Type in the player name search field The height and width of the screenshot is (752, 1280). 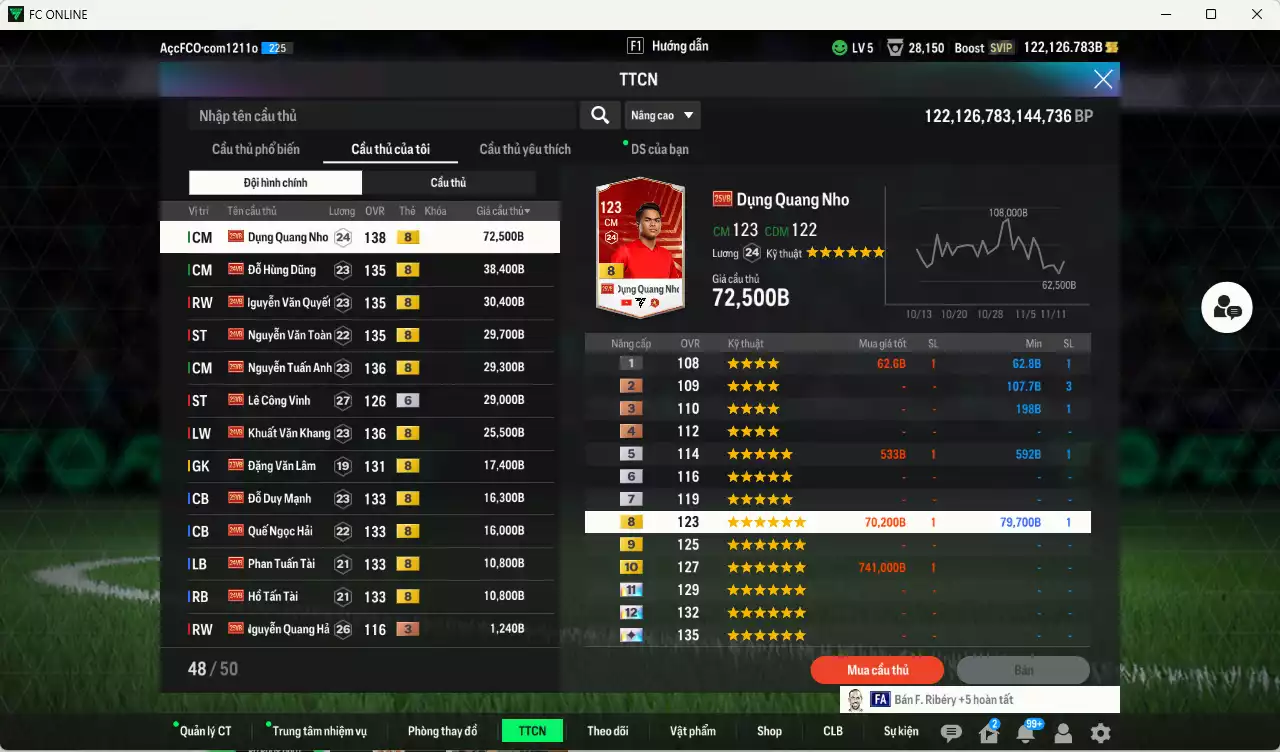tap(380, 116)
